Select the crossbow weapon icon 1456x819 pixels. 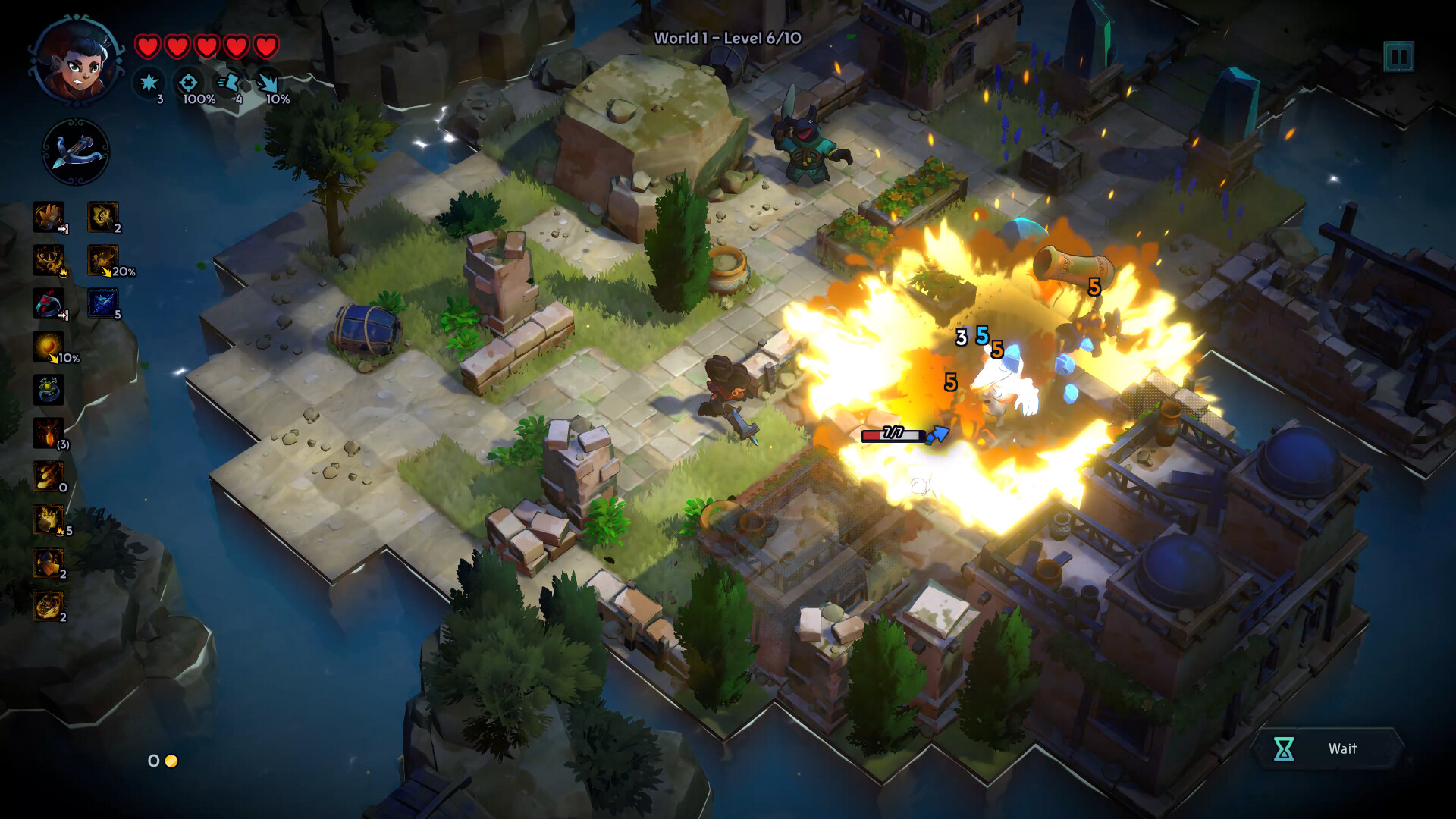click(x=76, y=152)
